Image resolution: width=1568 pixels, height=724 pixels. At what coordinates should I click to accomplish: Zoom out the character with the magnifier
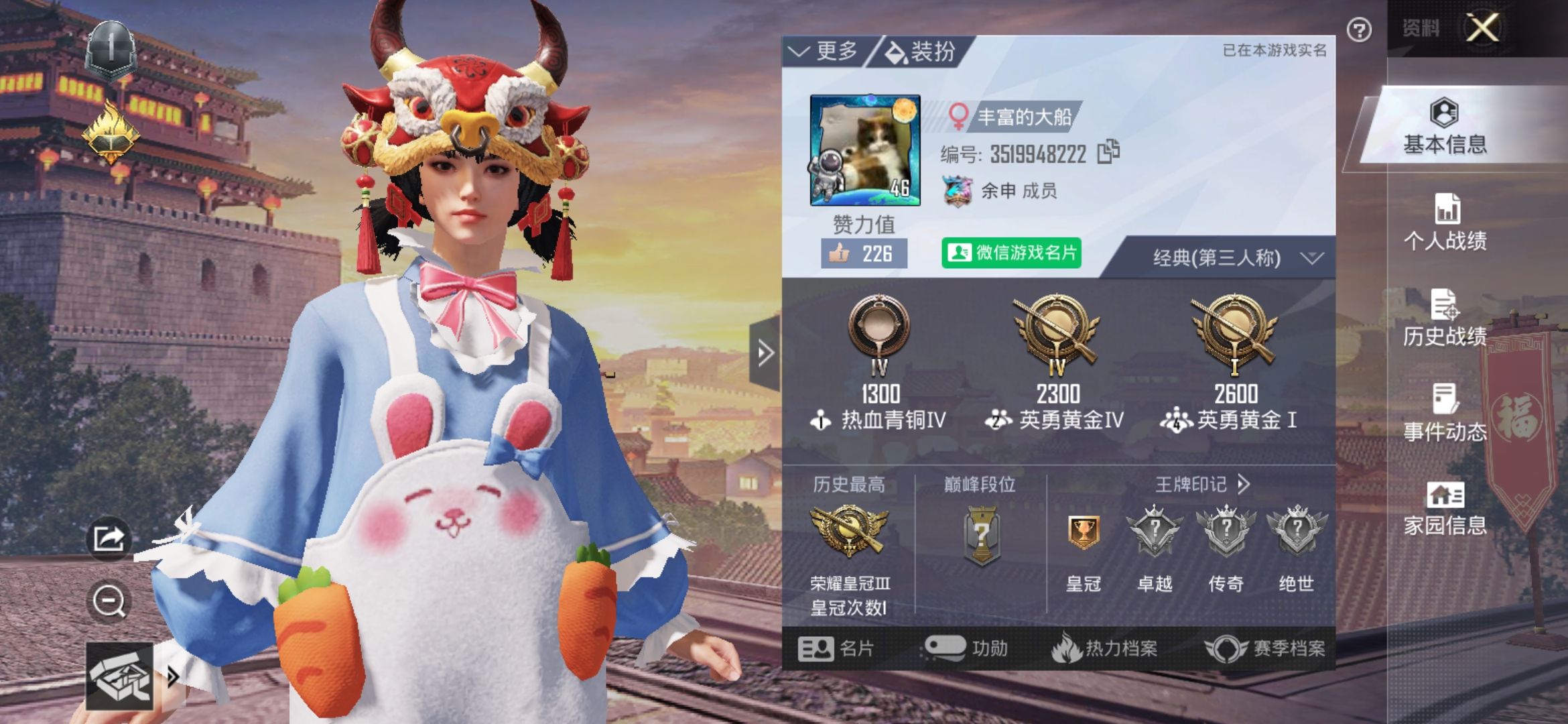point(109,601)
